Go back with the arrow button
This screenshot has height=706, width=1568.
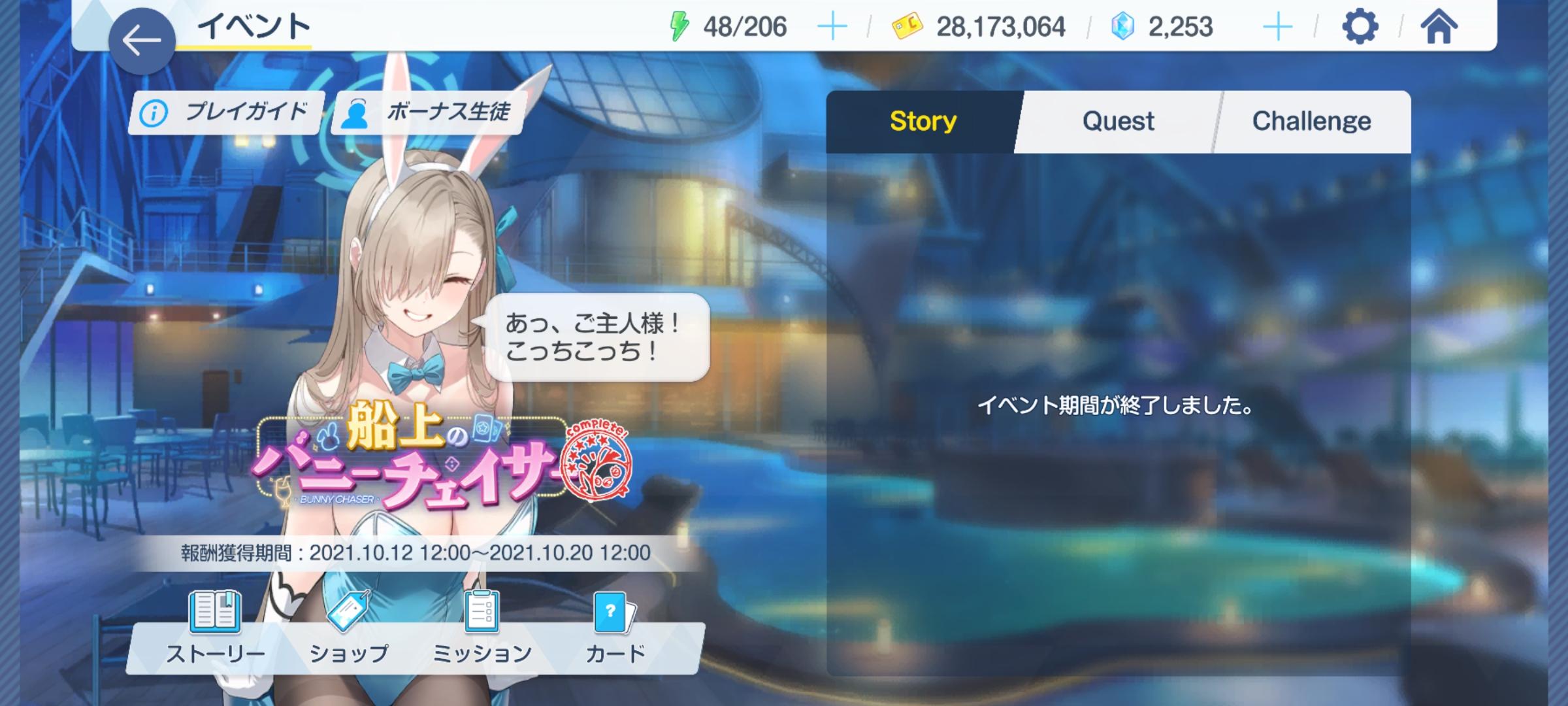pyautogui.click(x=141, y=41)
